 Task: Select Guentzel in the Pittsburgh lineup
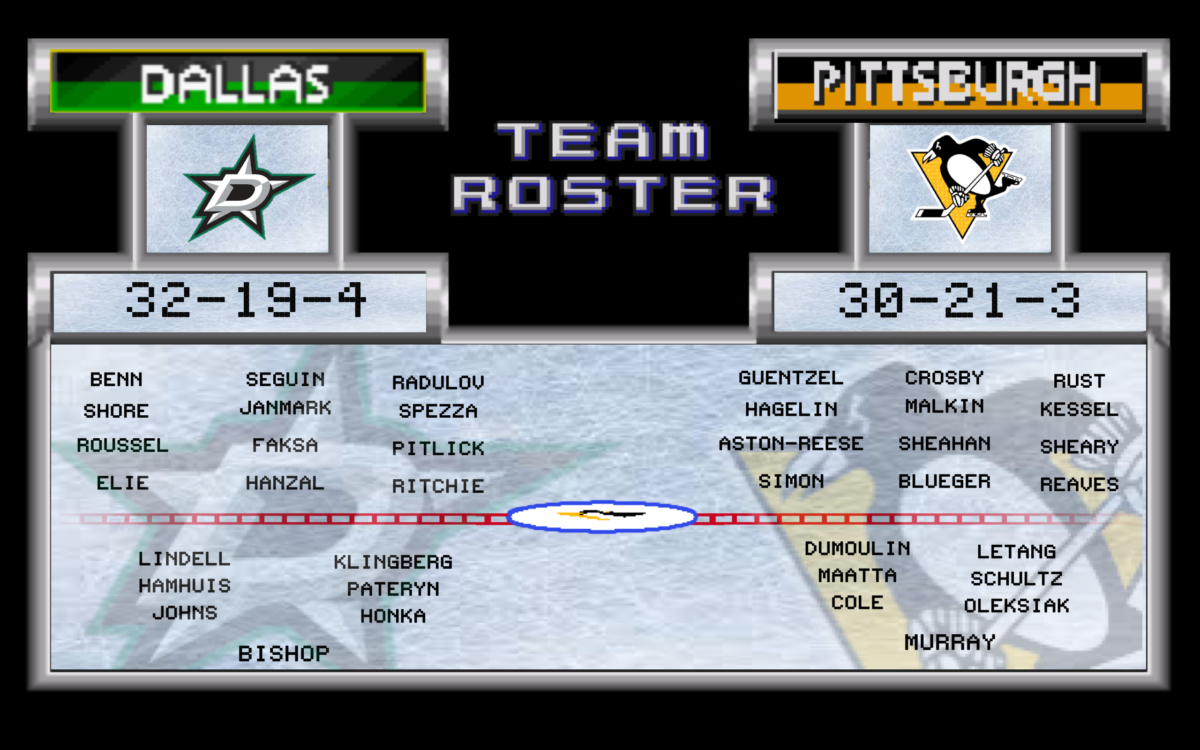pyautogui.click(x=791, y=378)
